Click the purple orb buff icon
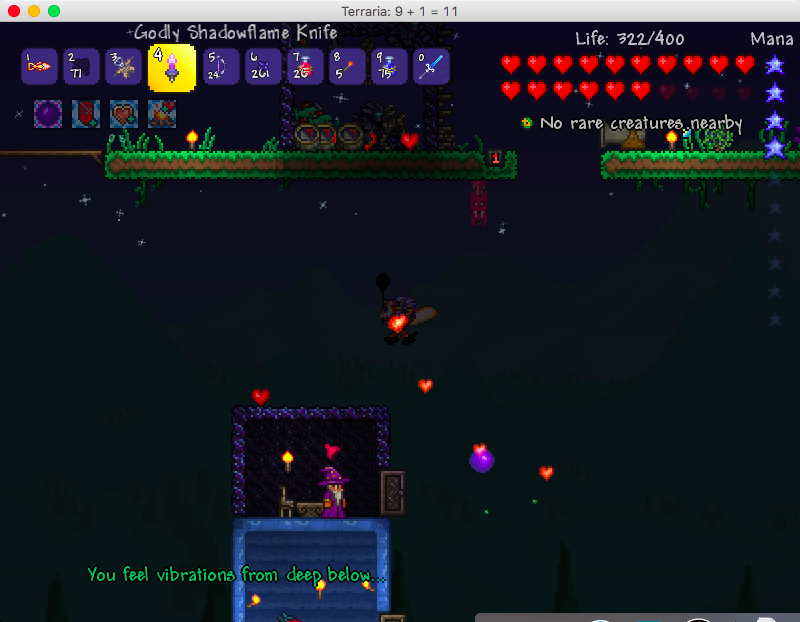 point(48,114)
